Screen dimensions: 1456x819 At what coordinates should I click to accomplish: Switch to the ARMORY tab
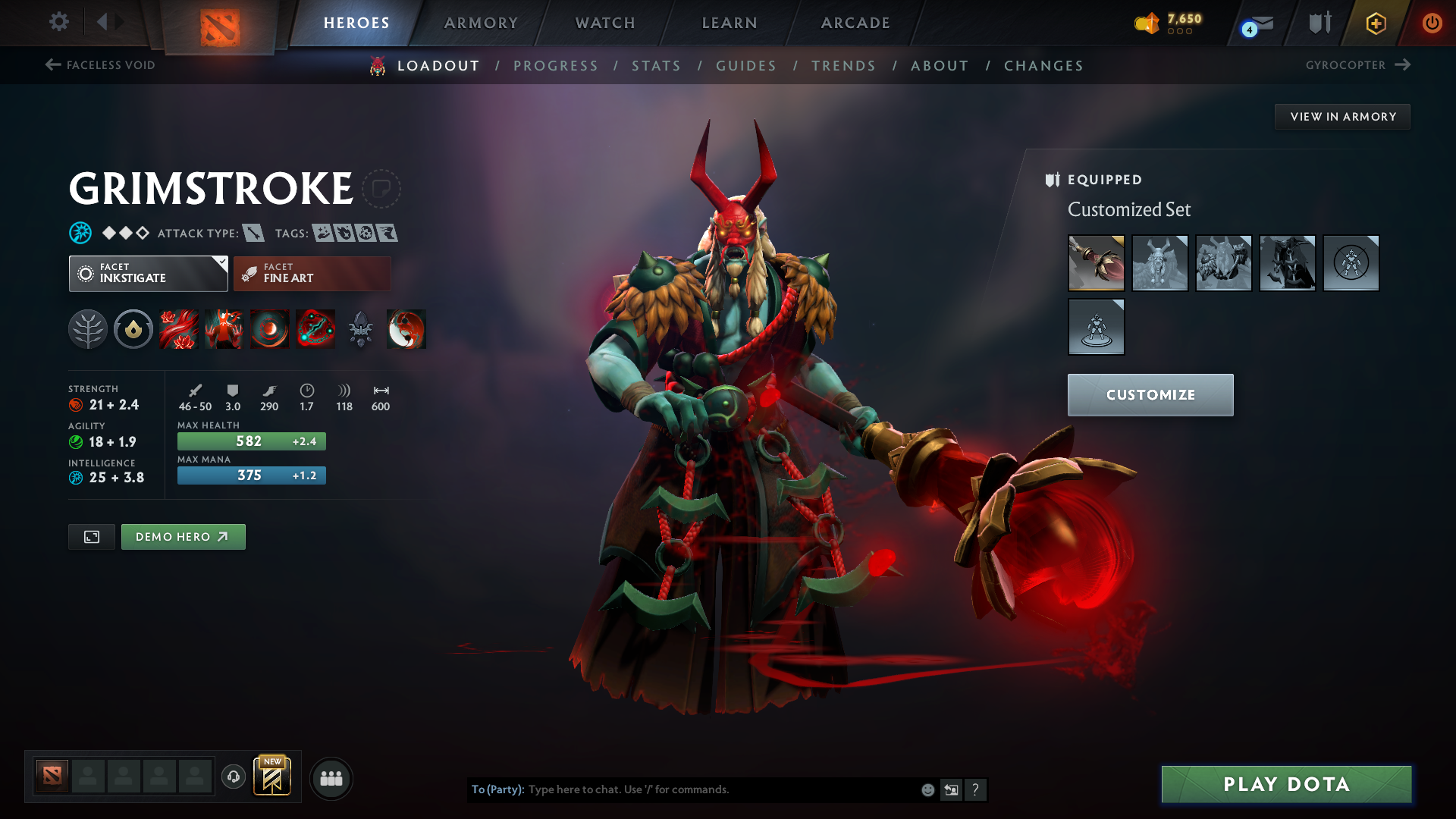[x=480, y=23]
